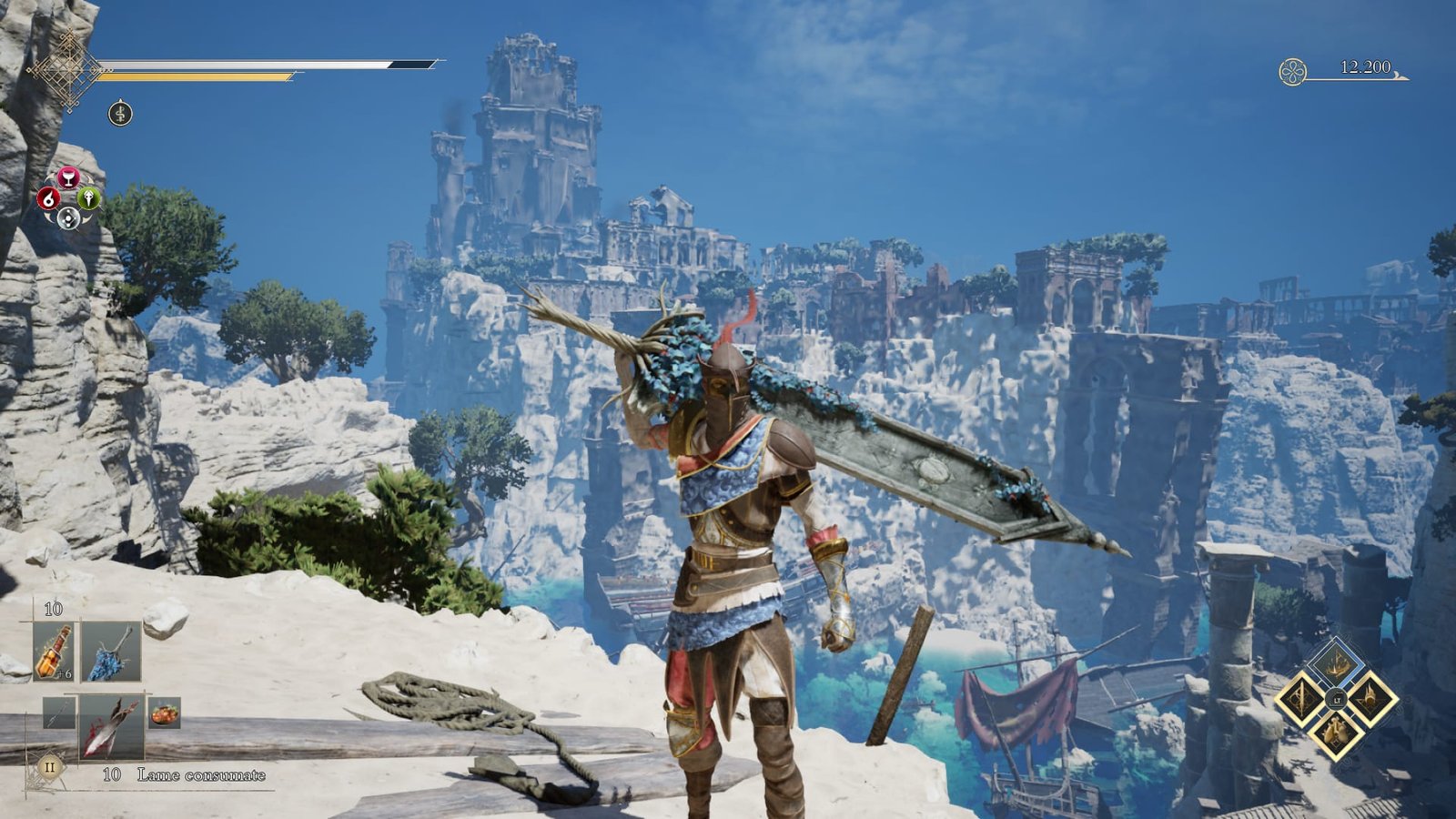Click the green beaked mask status icon
Image resolution: width=1456 pixels, height=819 pixels.
(88, 197)
